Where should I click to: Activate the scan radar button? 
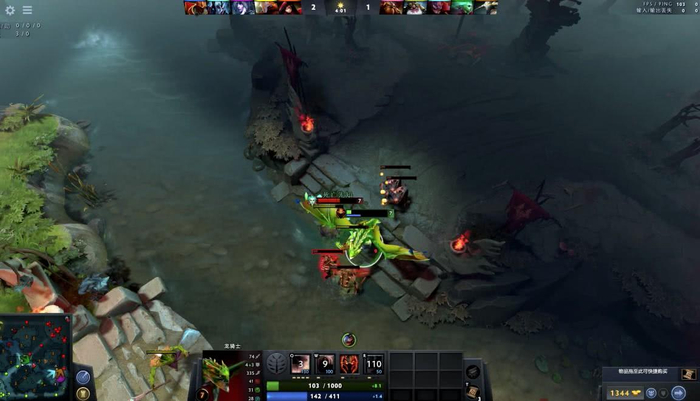click(83, 376)
